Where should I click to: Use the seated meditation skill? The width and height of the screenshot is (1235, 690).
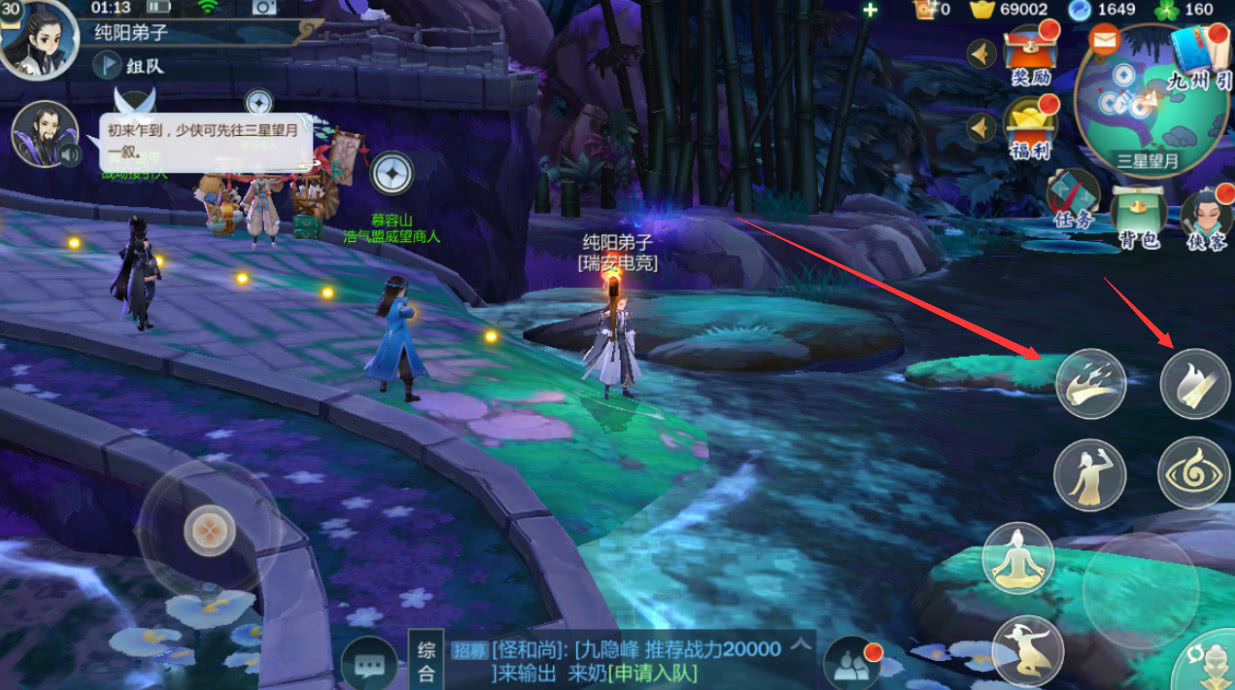1018,558
